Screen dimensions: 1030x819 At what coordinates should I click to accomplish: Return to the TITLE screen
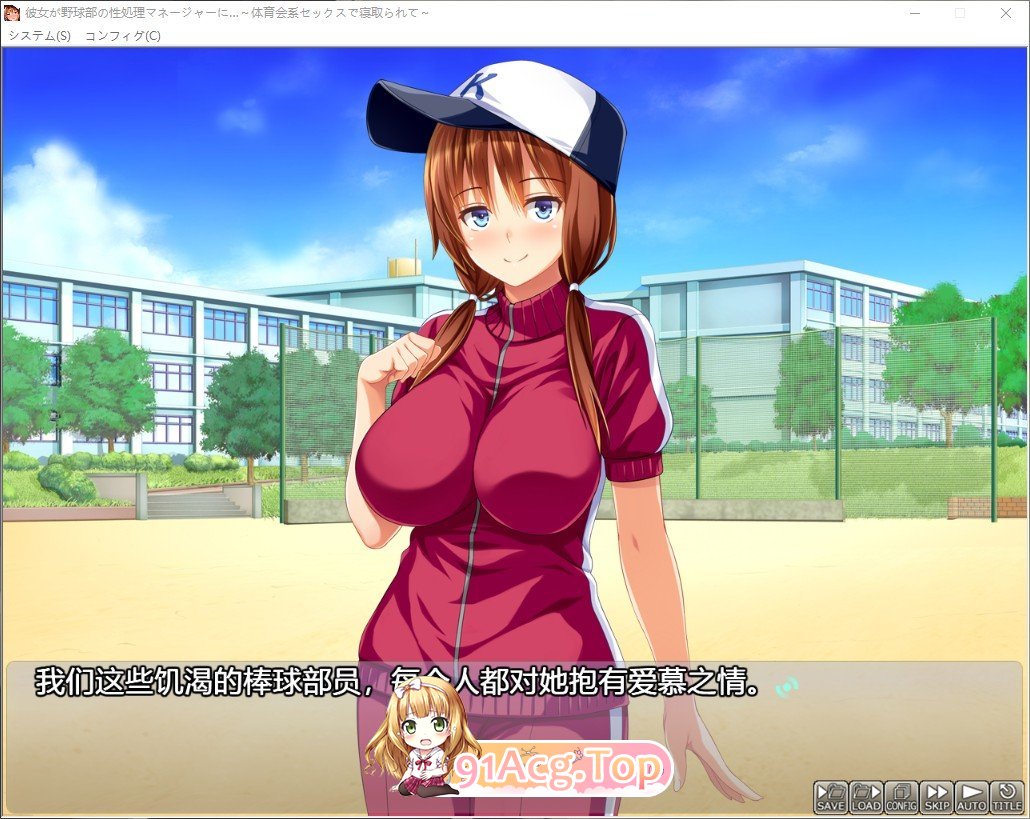[1007, 797]
